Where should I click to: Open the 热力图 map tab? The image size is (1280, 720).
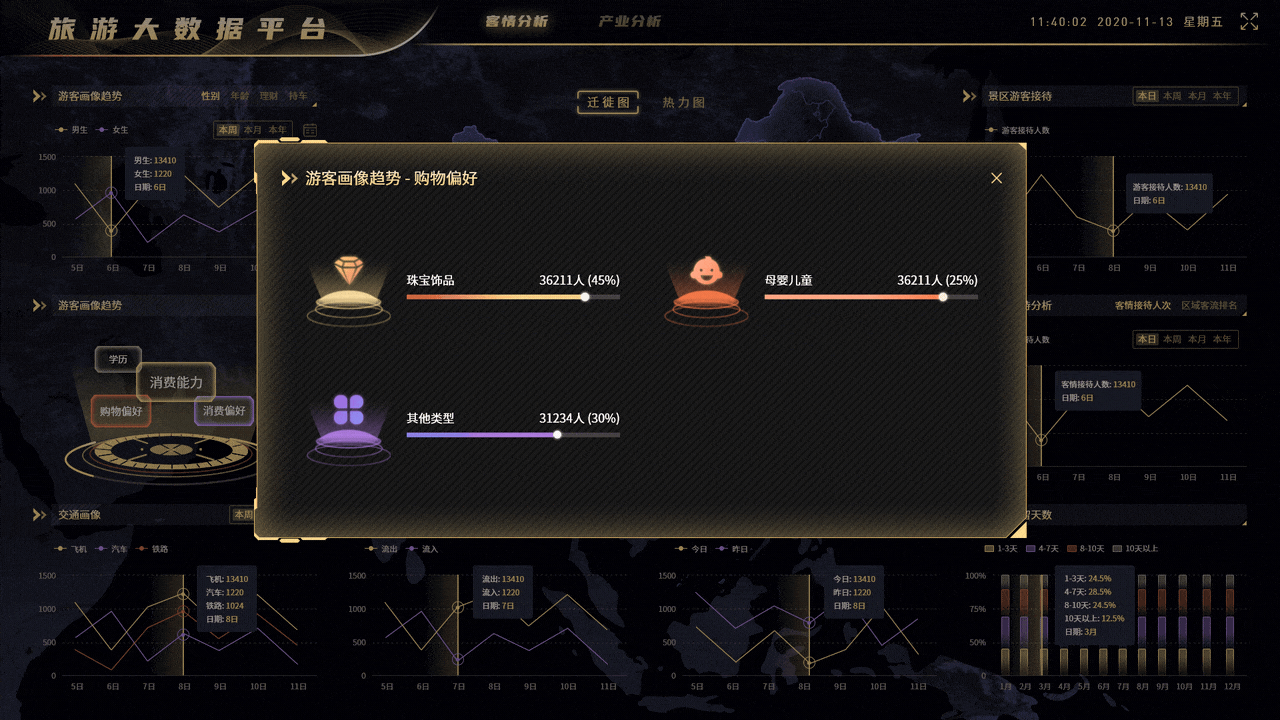tap(682, 100)
